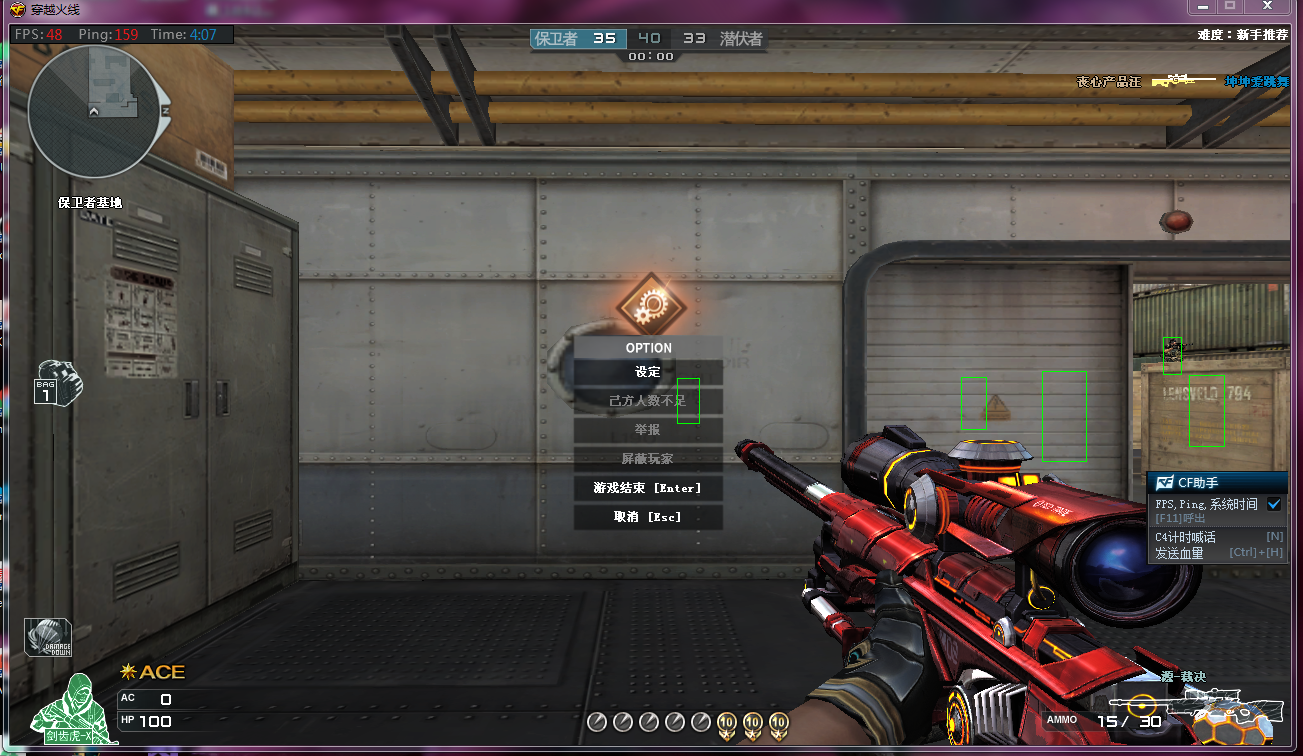Image resolution: width=1303 pixels, height=756 pixels.
Task: Choose 举报 (Report) in the OPTION menu
Action: 648,430
